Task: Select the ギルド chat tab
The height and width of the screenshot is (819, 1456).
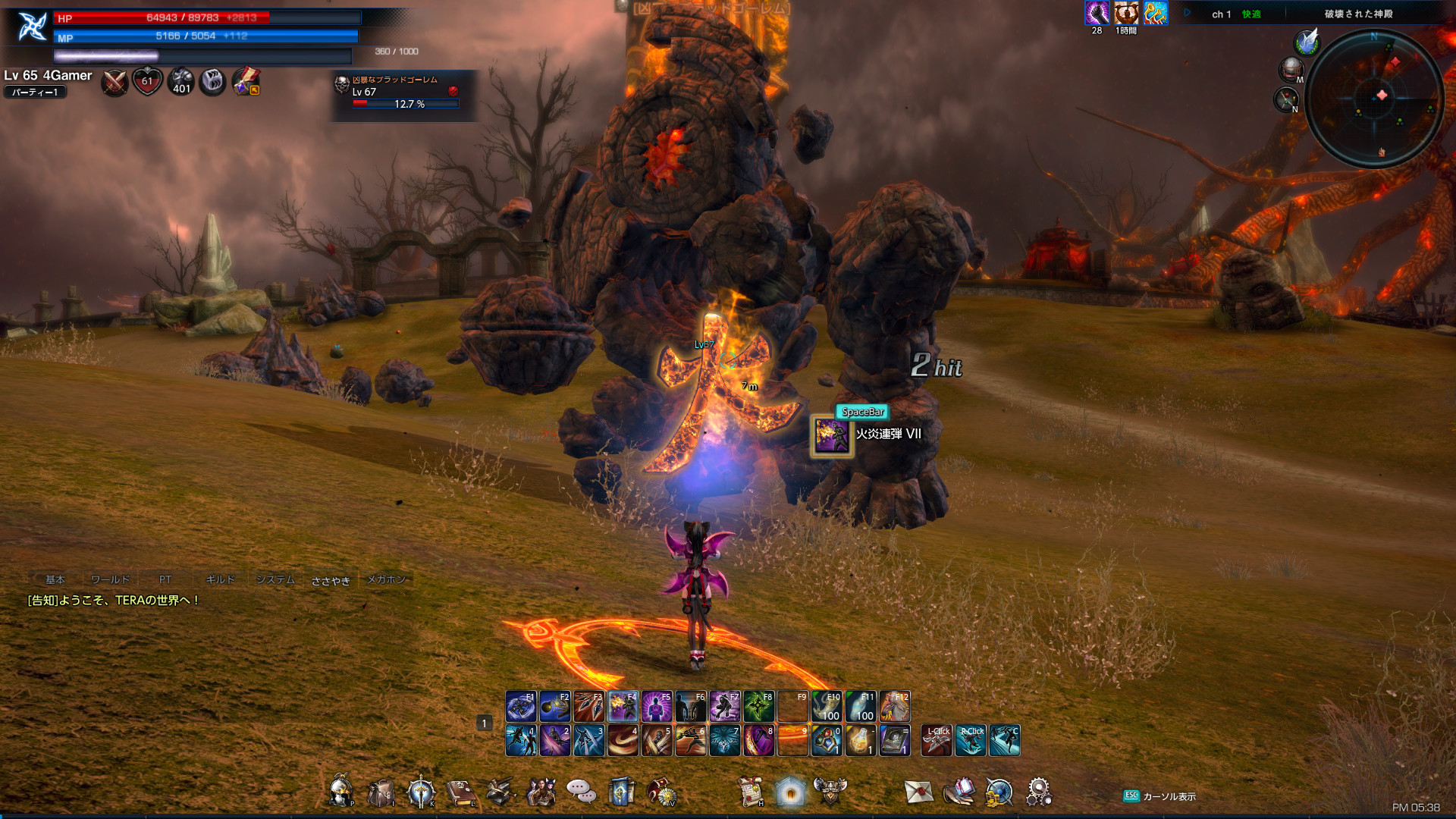Action: 220,580
